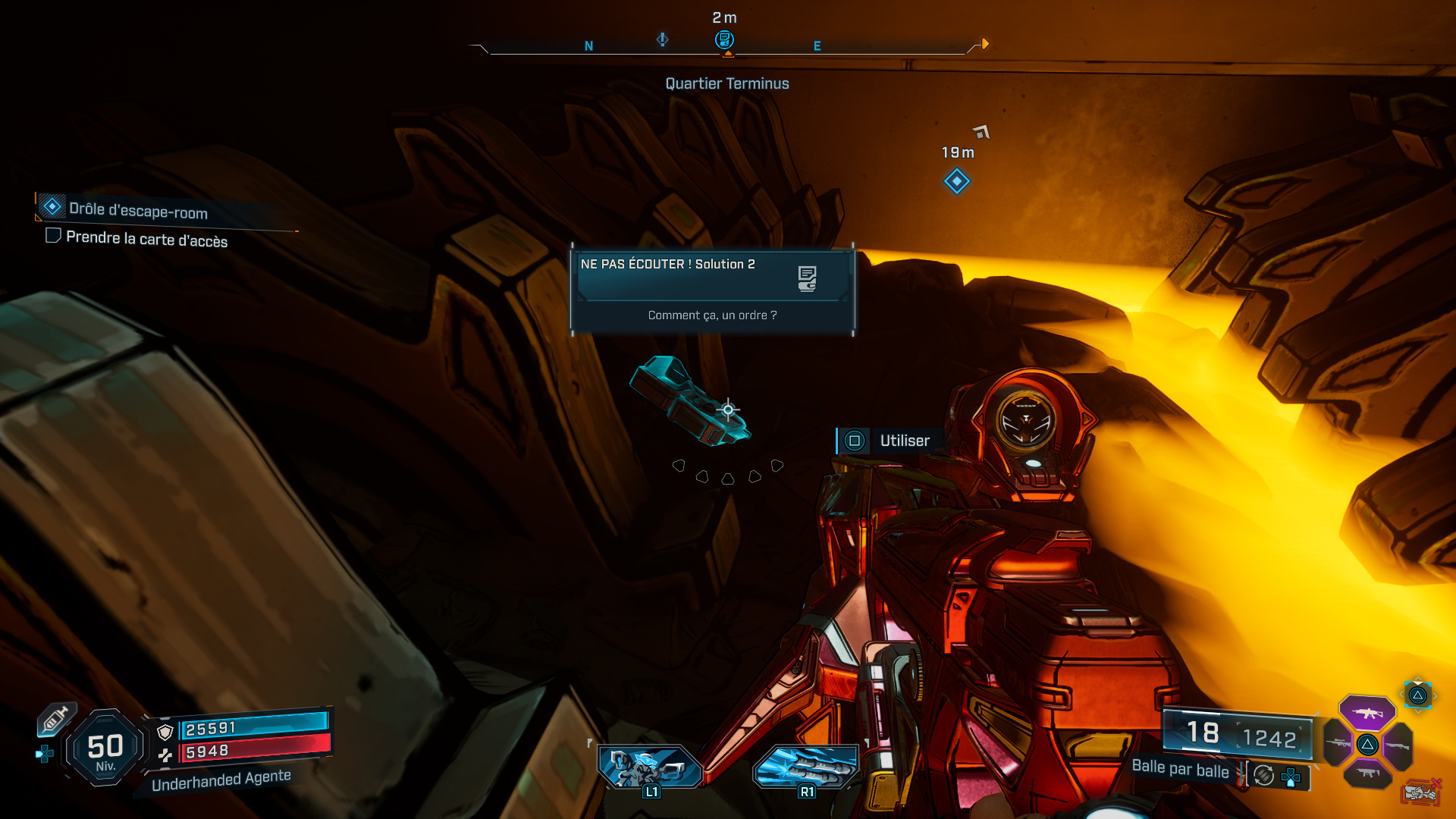Click the action skill icon on the L1 slot
1456x819 pixels.
(648, 767)
